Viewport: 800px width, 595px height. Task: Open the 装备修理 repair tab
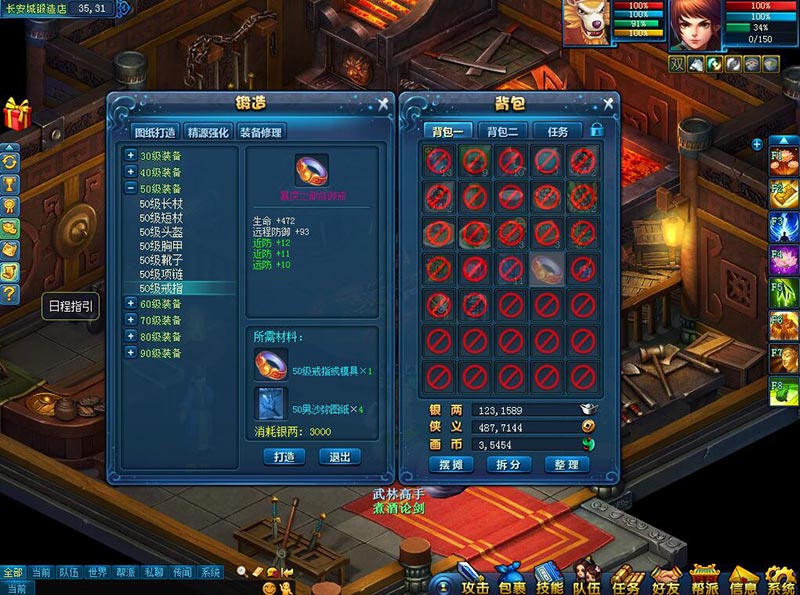[x=261, y=132]
